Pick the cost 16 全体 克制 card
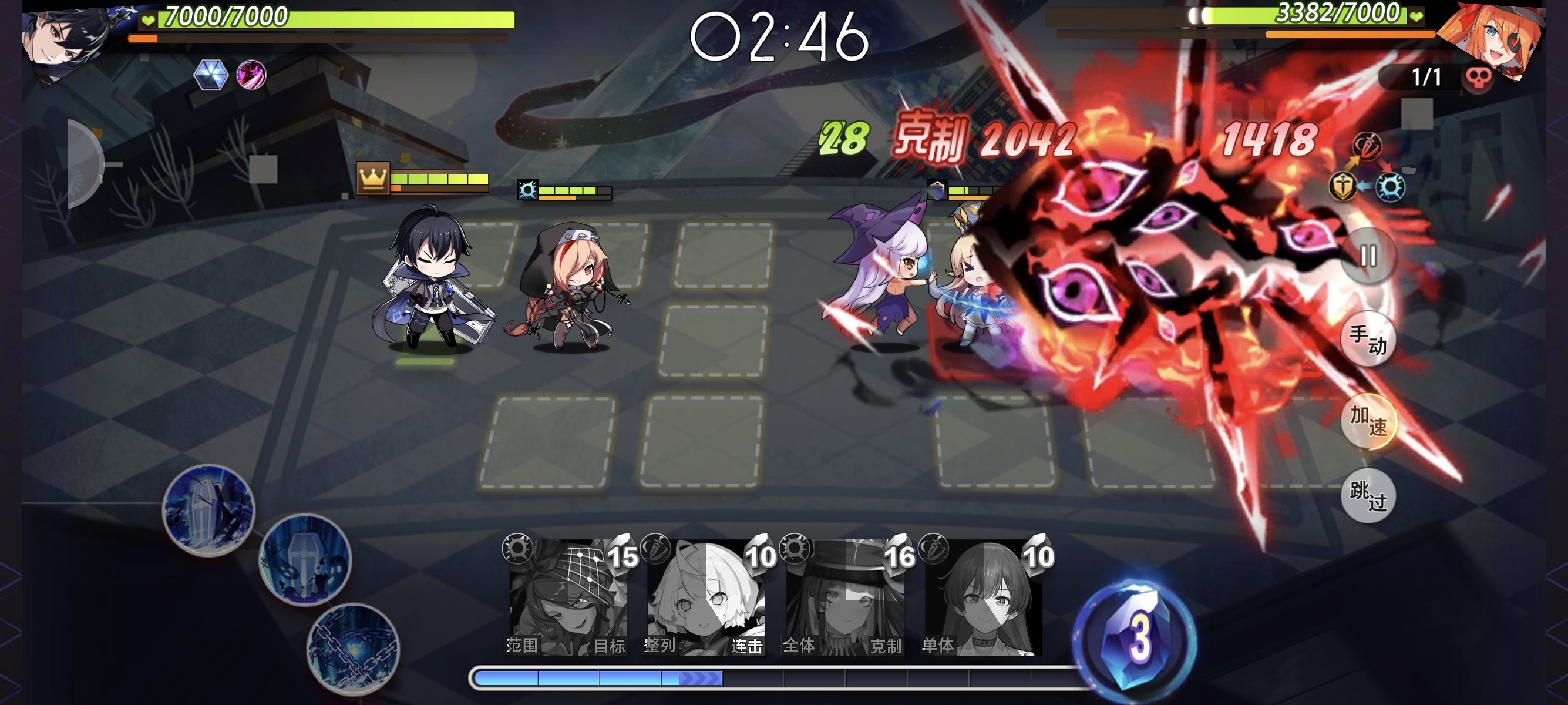Image resolution: width=1568 pixels, height=705 pixels. point(844,597)
